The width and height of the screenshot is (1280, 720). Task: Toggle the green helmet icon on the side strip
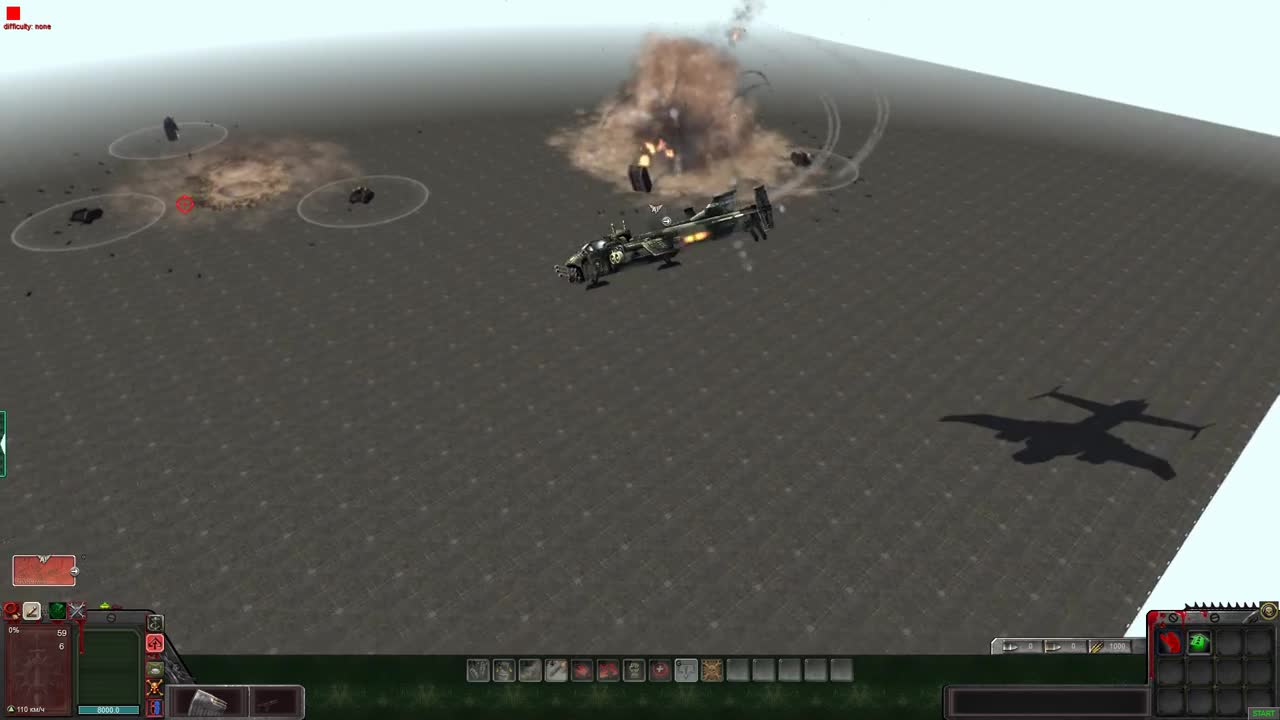coord(154,668)
